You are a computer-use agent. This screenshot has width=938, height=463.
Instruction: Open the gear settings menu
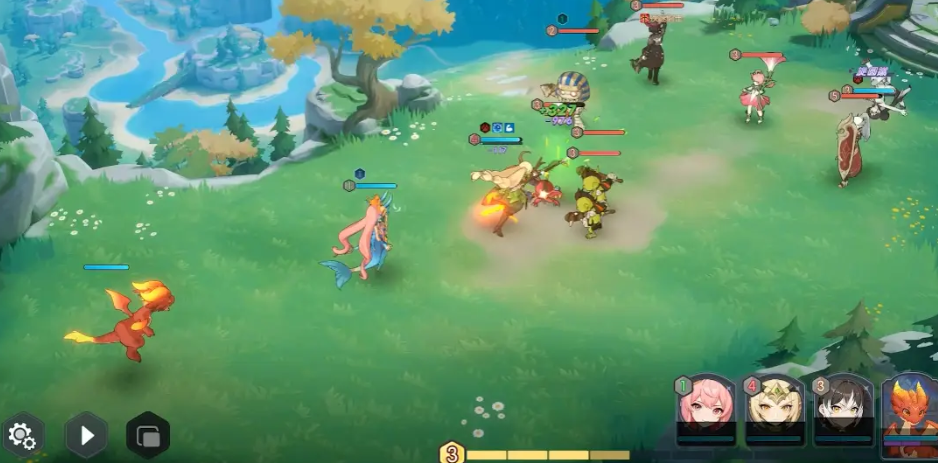21,436
